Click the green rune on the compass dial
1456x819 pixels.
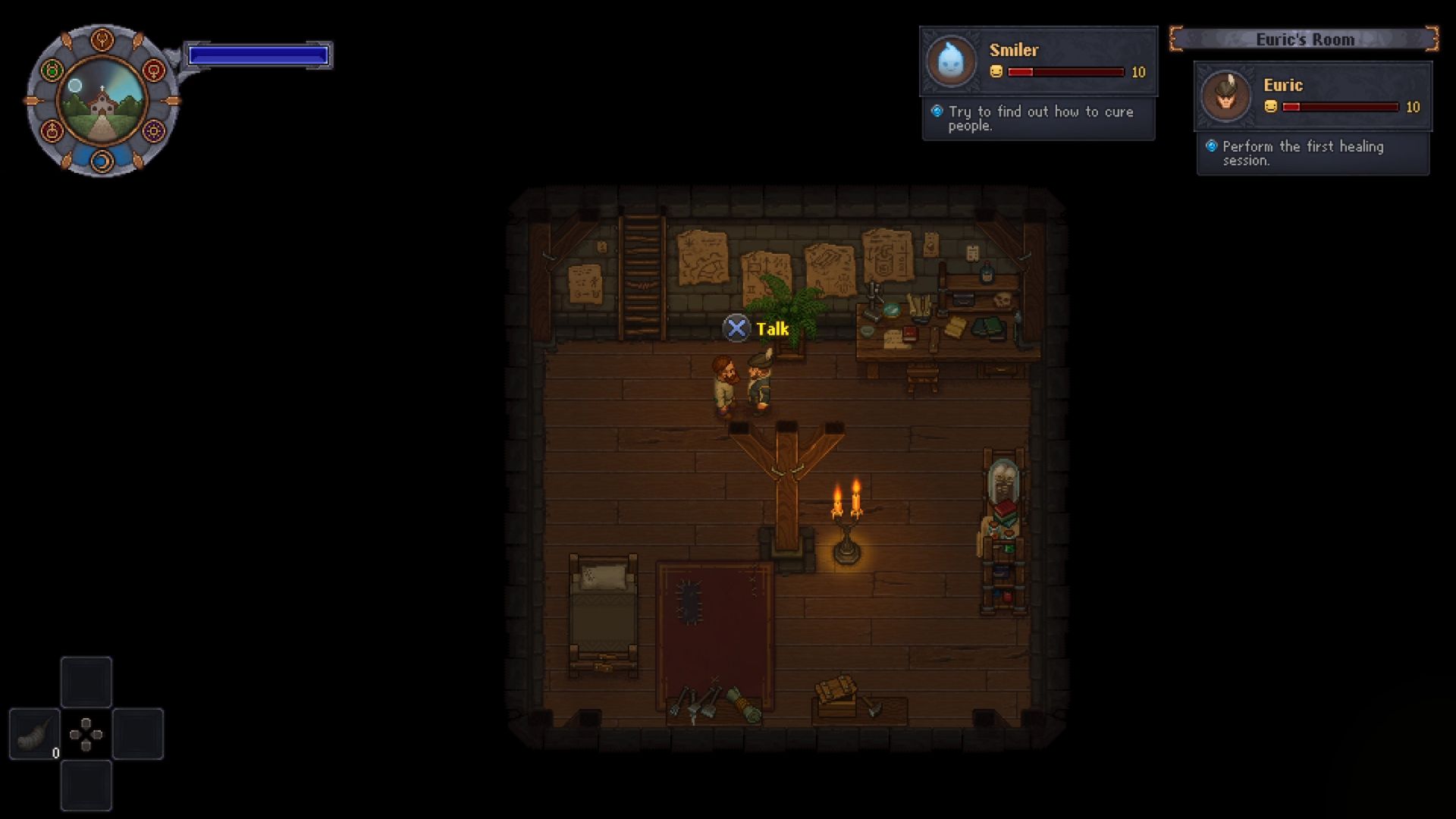(52, 70)
